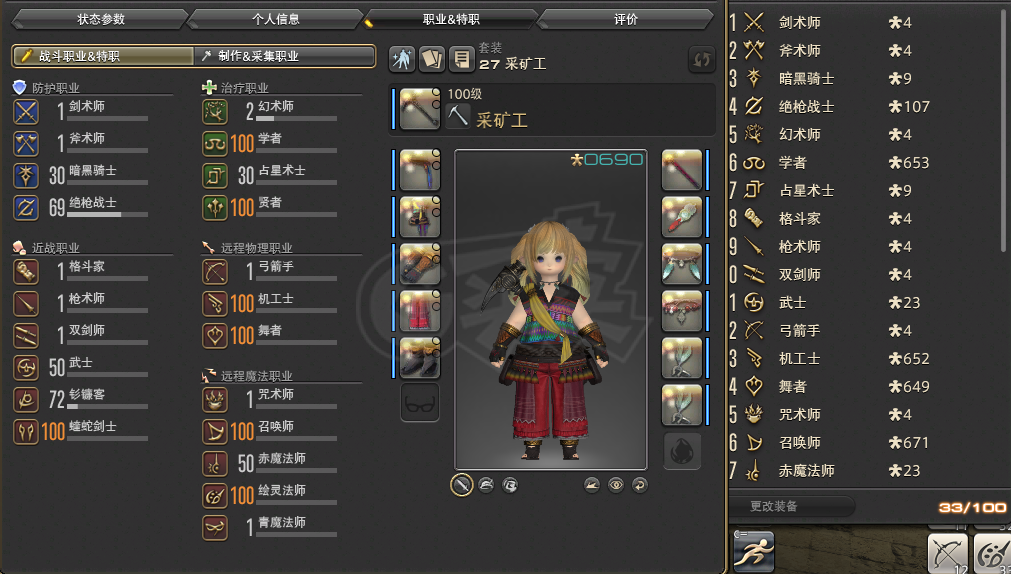
Task: Toggle the eye display icon under character
Action: (616, 485)
